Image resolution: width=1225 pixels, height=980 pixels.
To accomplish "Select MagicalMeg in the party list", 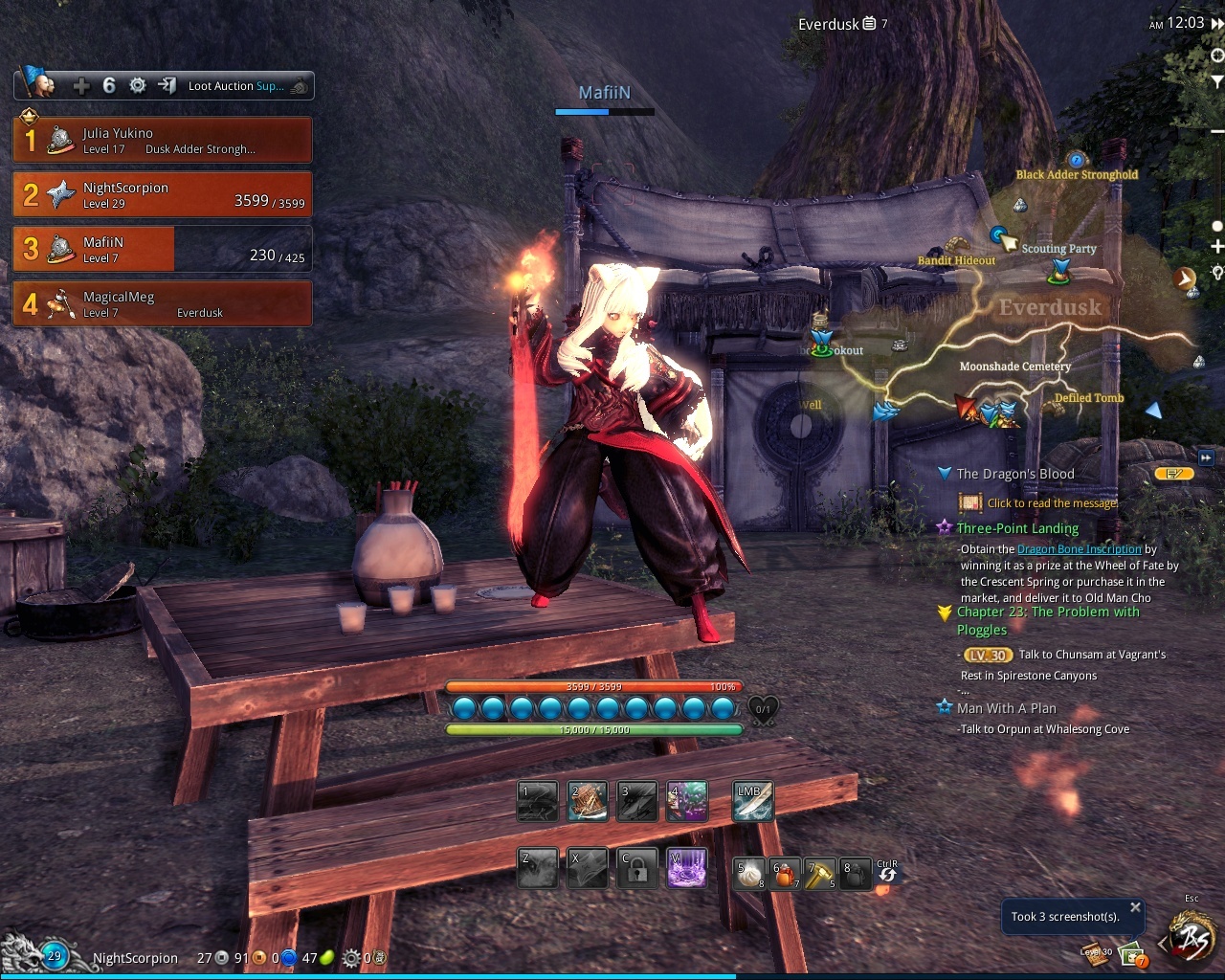I will point(162,303).
